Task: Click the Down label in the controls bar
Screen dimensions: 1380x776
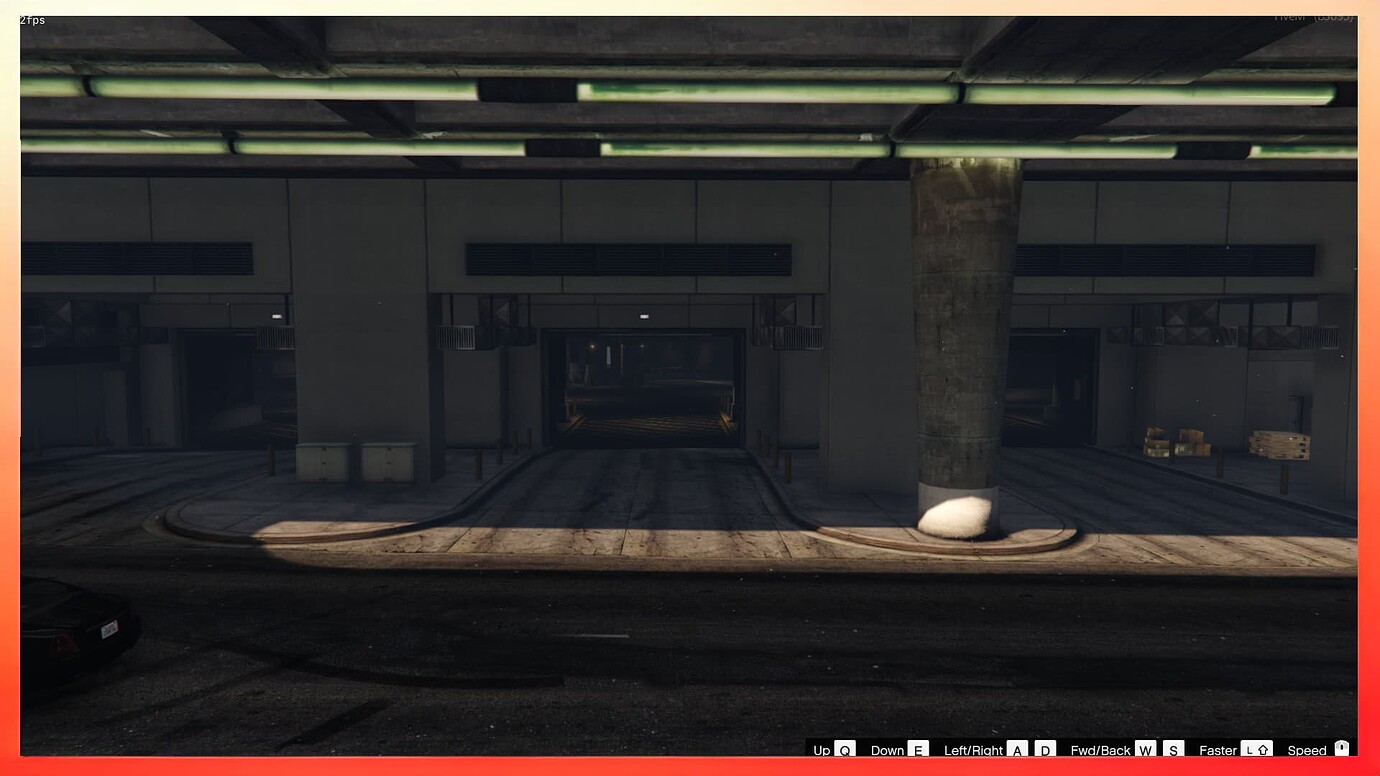Action: point(886,750)
